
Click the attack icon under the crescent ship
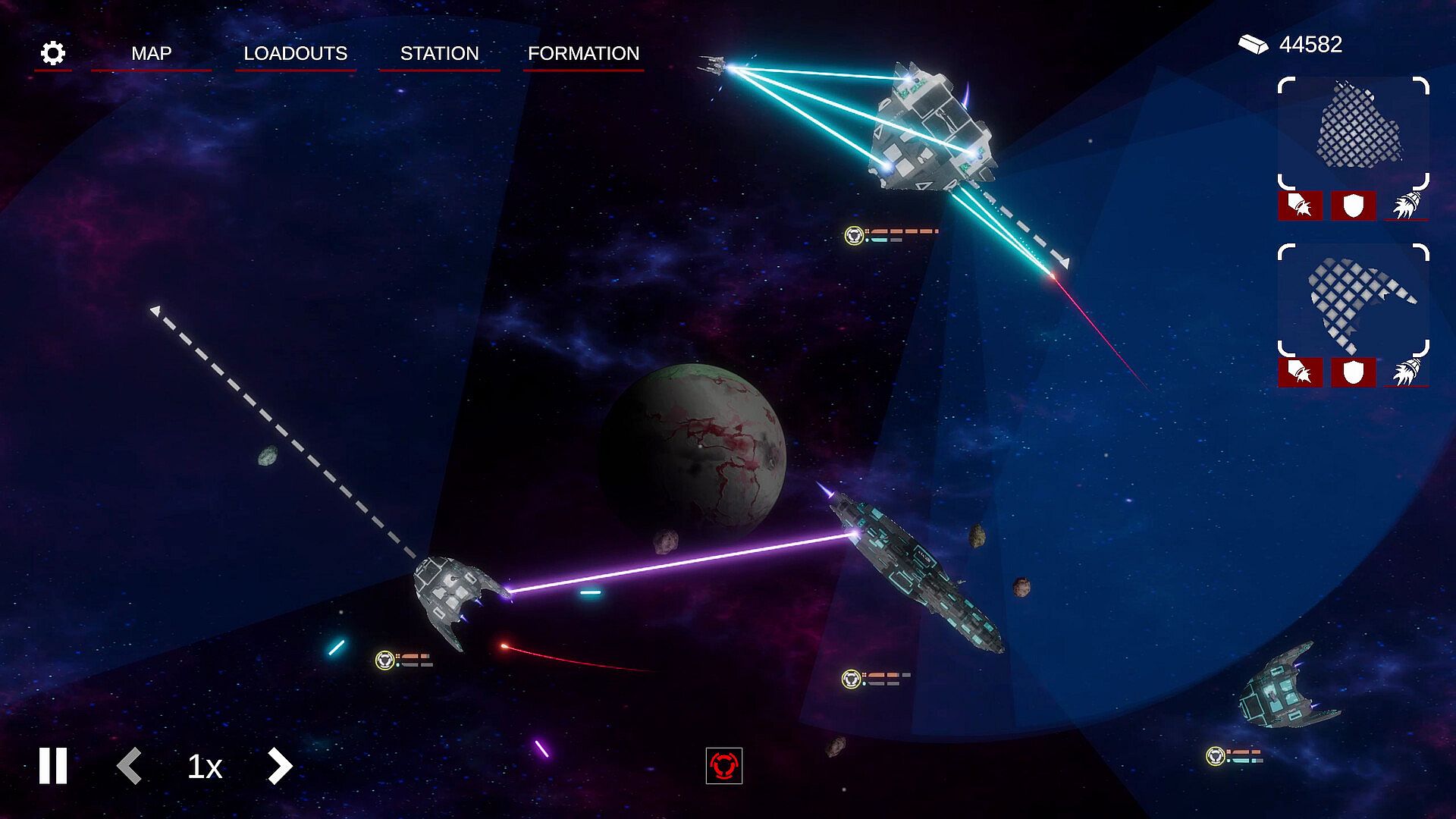click(x=1301, y=372)
